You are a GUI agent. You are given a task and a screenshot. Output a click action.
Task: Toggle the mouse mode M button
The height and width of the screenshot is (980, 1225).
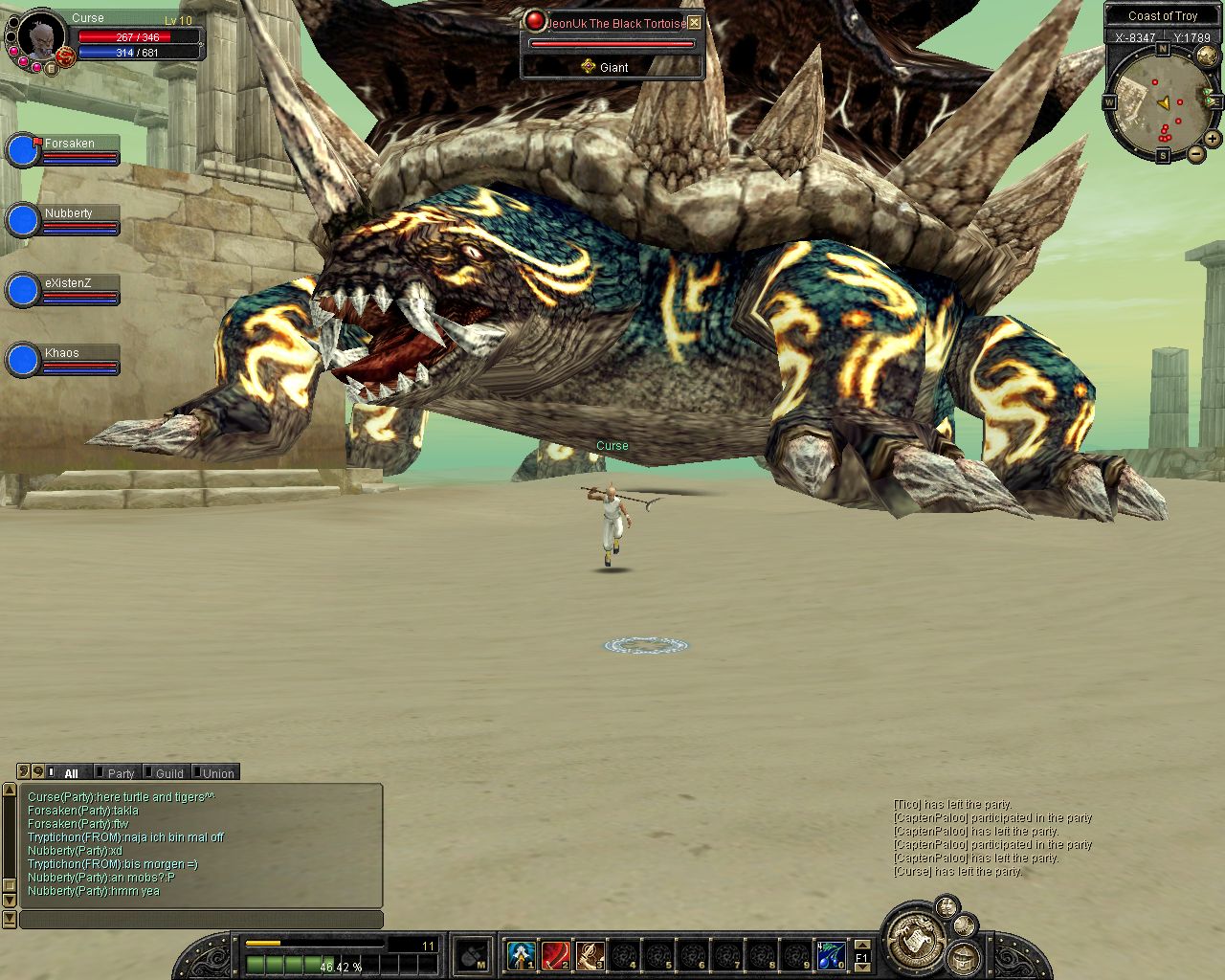click(473, 955)
